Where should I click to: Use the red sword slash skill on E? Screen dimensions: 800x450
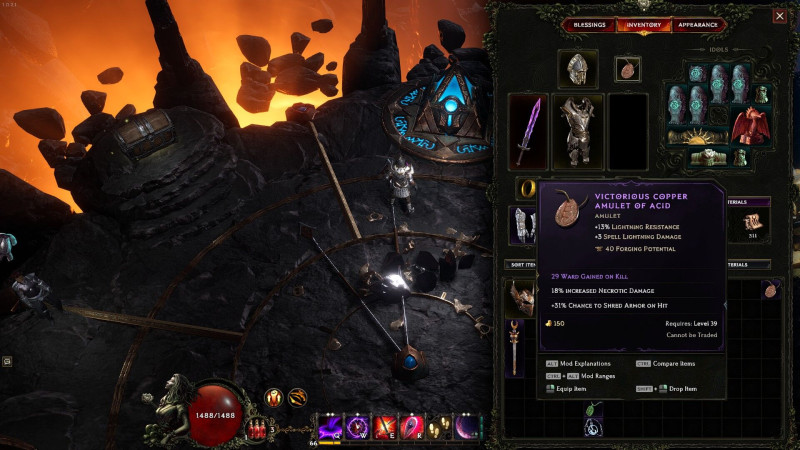tap(385, 427)
